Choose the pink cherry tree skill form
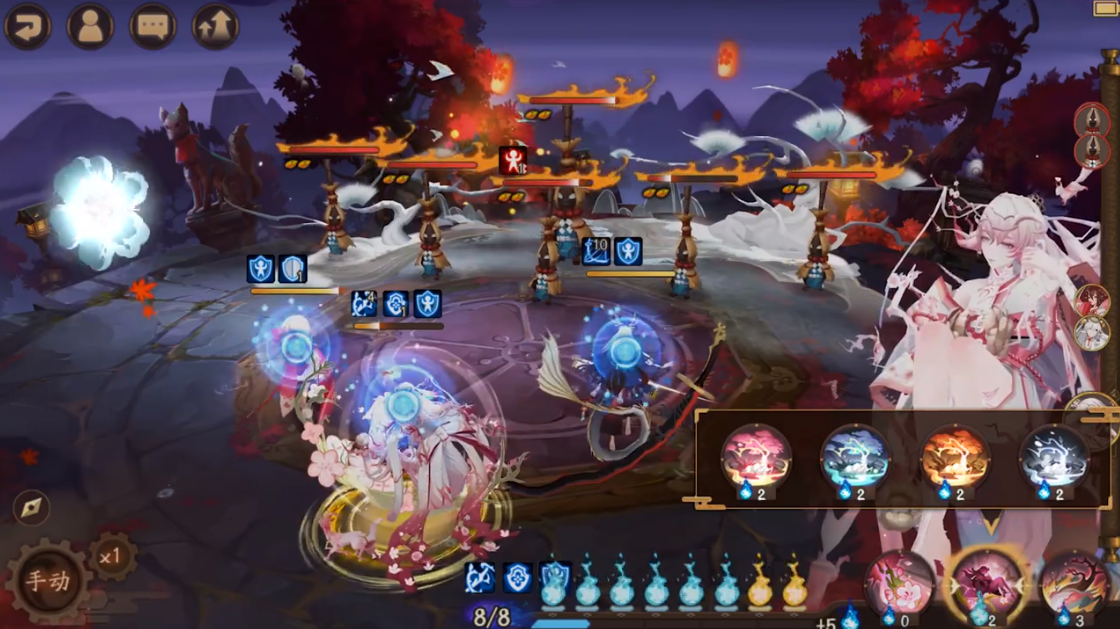1120x629 pixels. 756,456
